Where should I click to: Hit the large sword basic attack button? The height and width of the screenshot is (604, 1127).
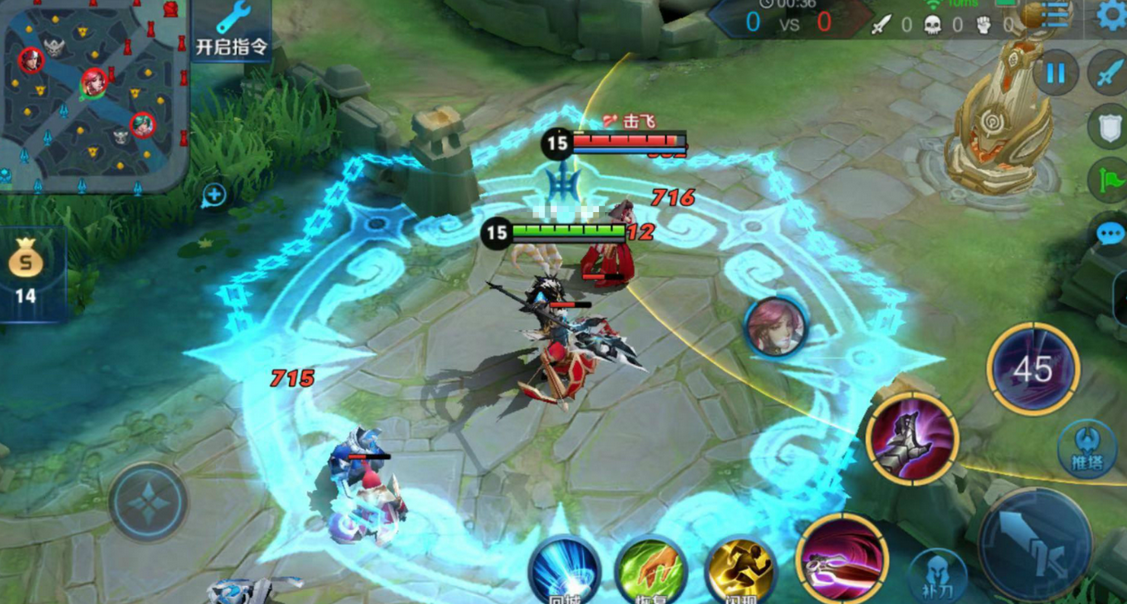(x=1035, y=545)
